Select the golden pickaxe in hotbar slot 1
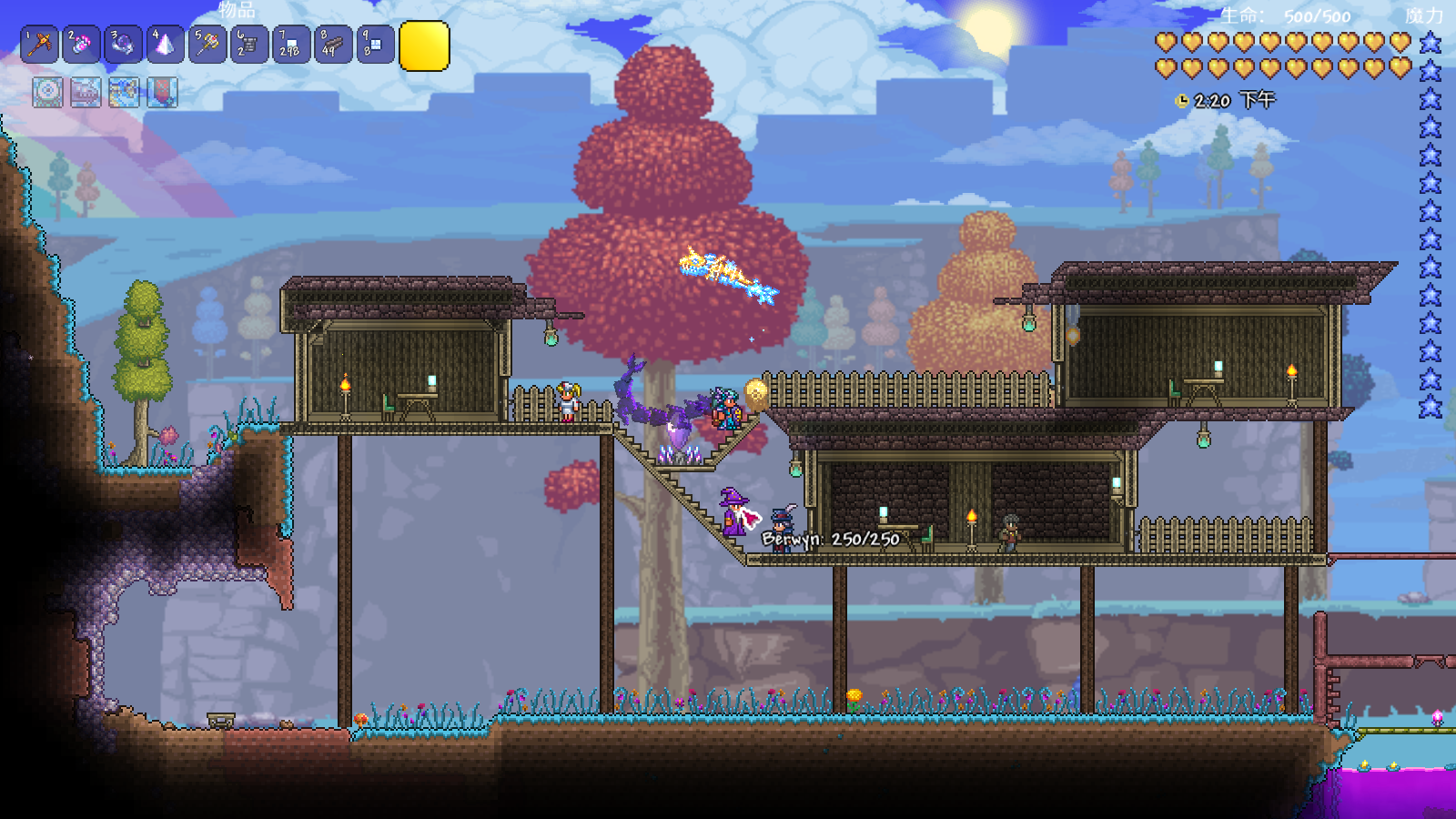Image resolution: width=1456 pixels, height=819 pixels. coord(40,45)
